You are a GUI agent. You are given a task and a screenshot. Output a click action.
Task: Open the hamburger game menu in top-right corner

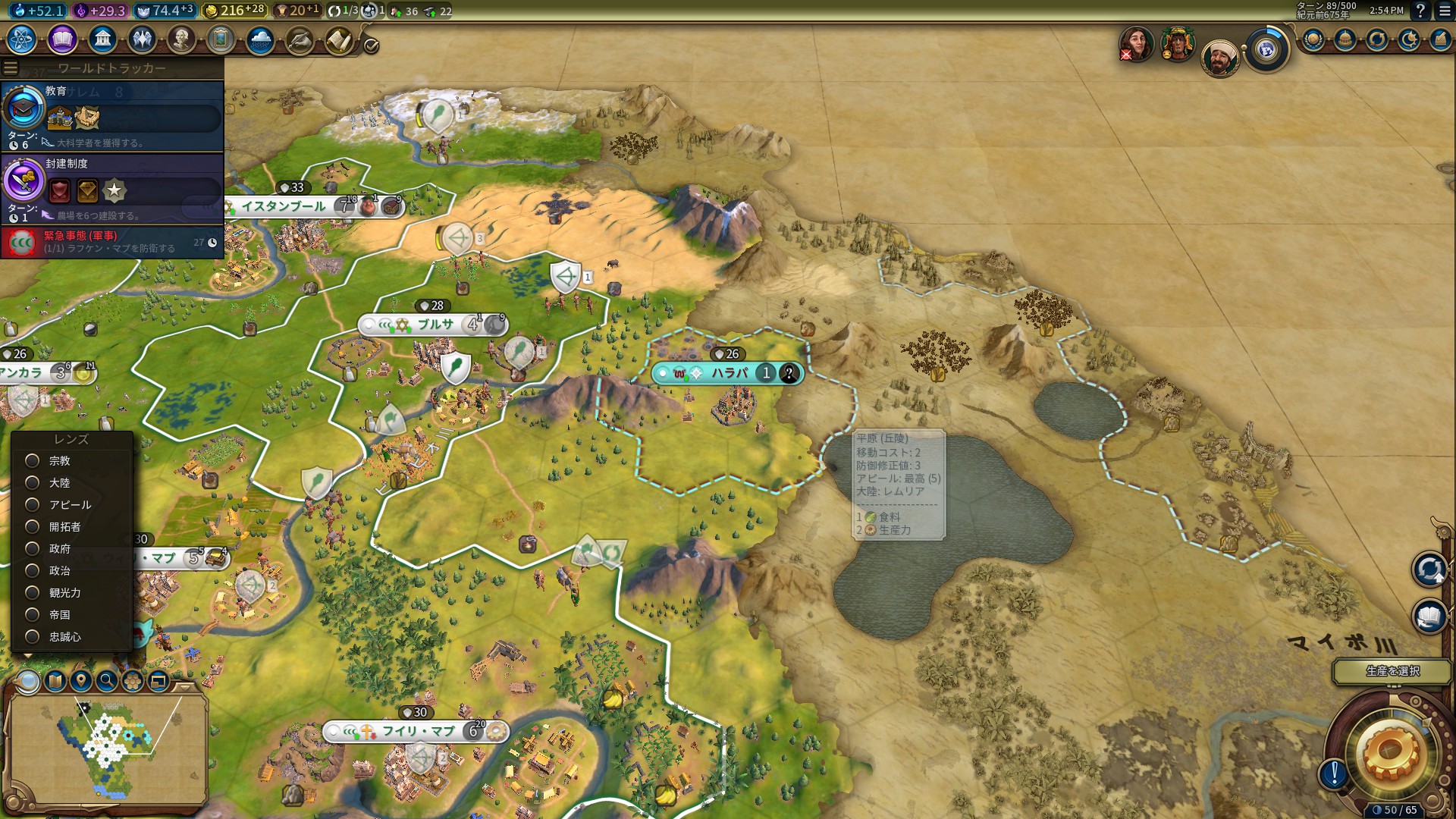1445,11
